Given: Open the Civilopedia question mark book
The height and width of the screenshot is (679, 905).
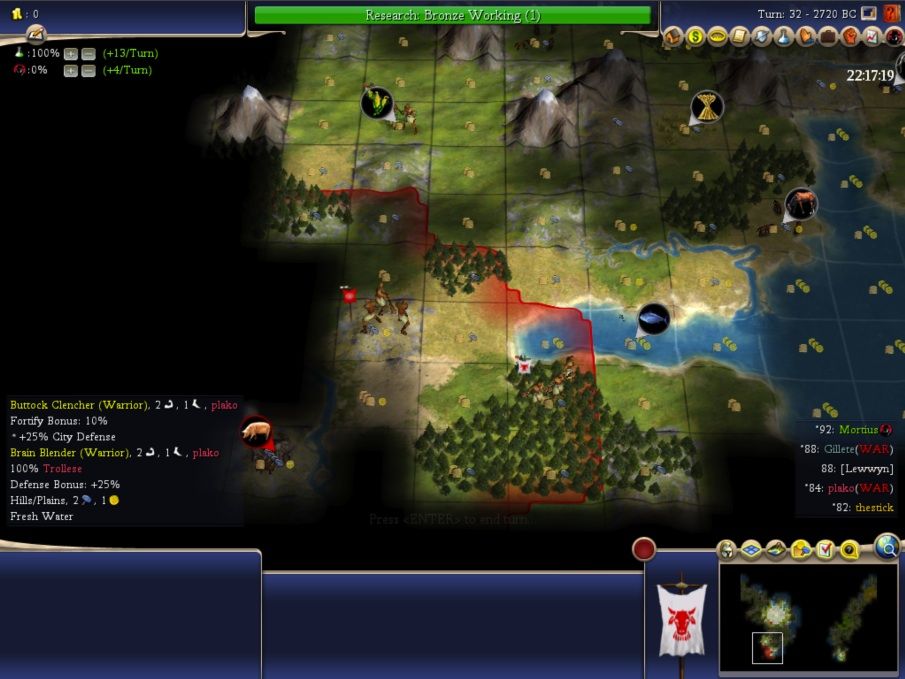Looking at the screenshot, I should tap(893, 14).
